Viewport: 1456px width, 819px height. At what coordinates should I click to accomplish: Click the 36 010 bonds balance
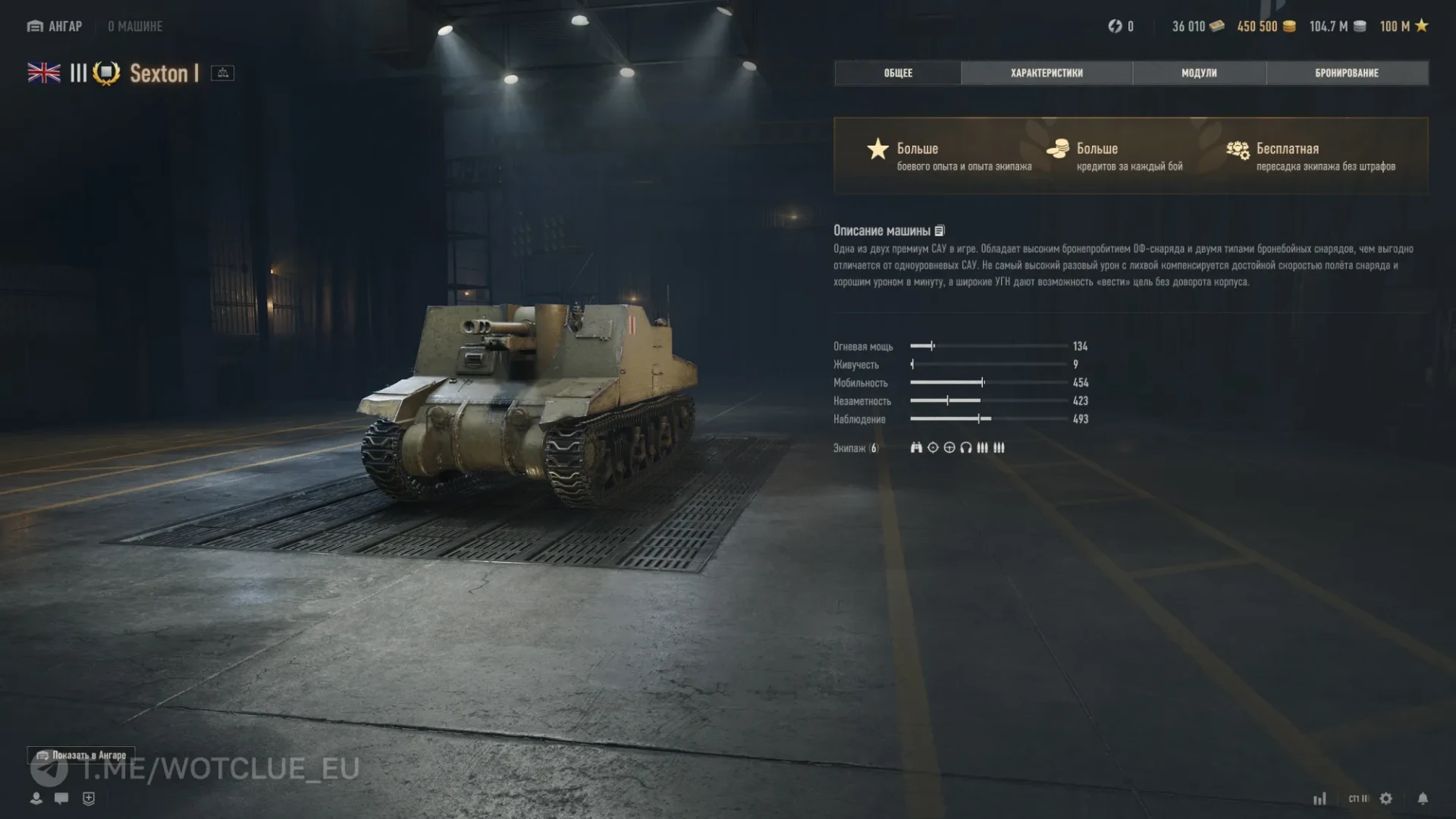point(1197,27)
